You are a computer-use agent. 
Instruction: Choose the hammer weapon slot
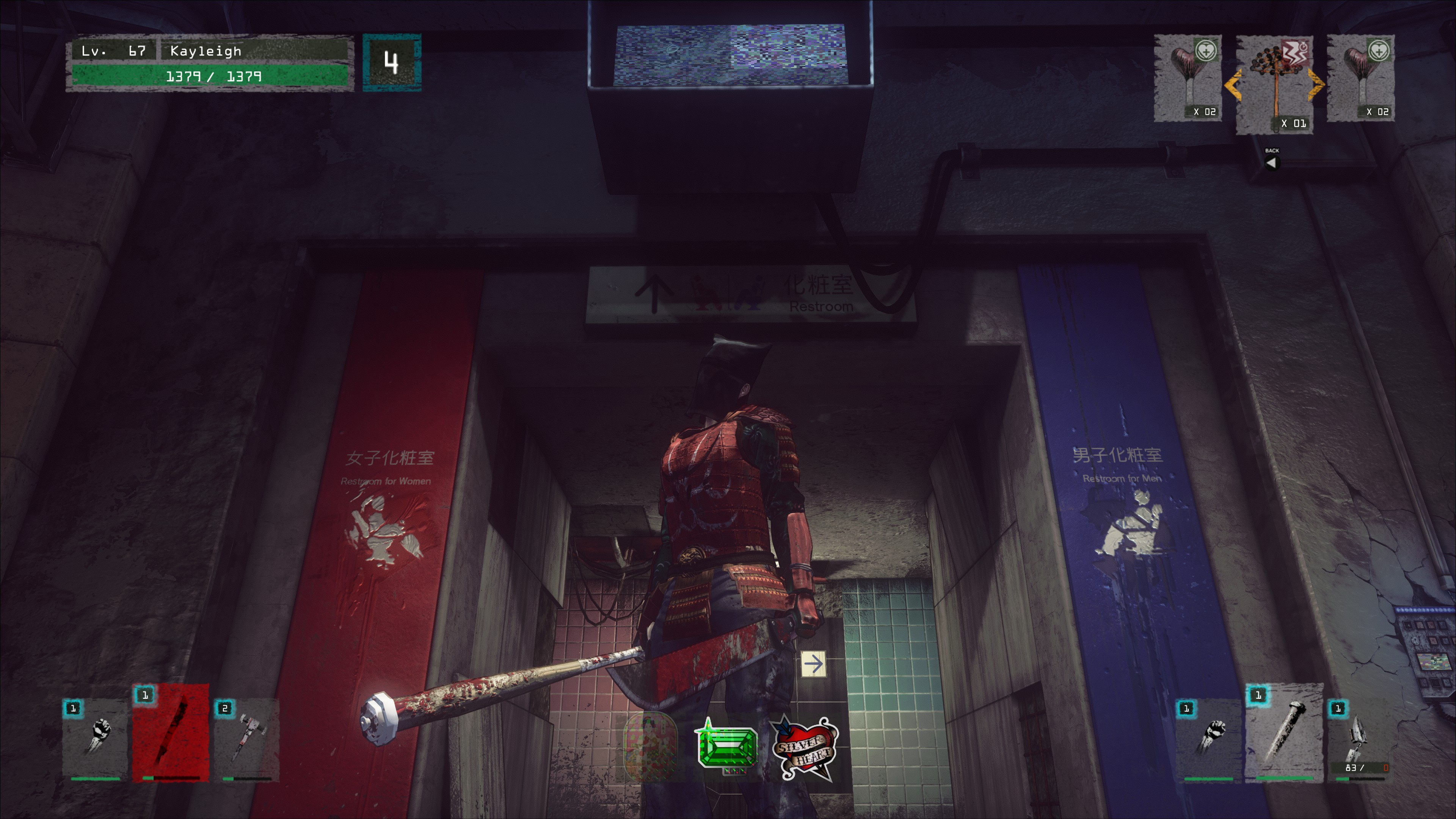[x=246, y=739]
